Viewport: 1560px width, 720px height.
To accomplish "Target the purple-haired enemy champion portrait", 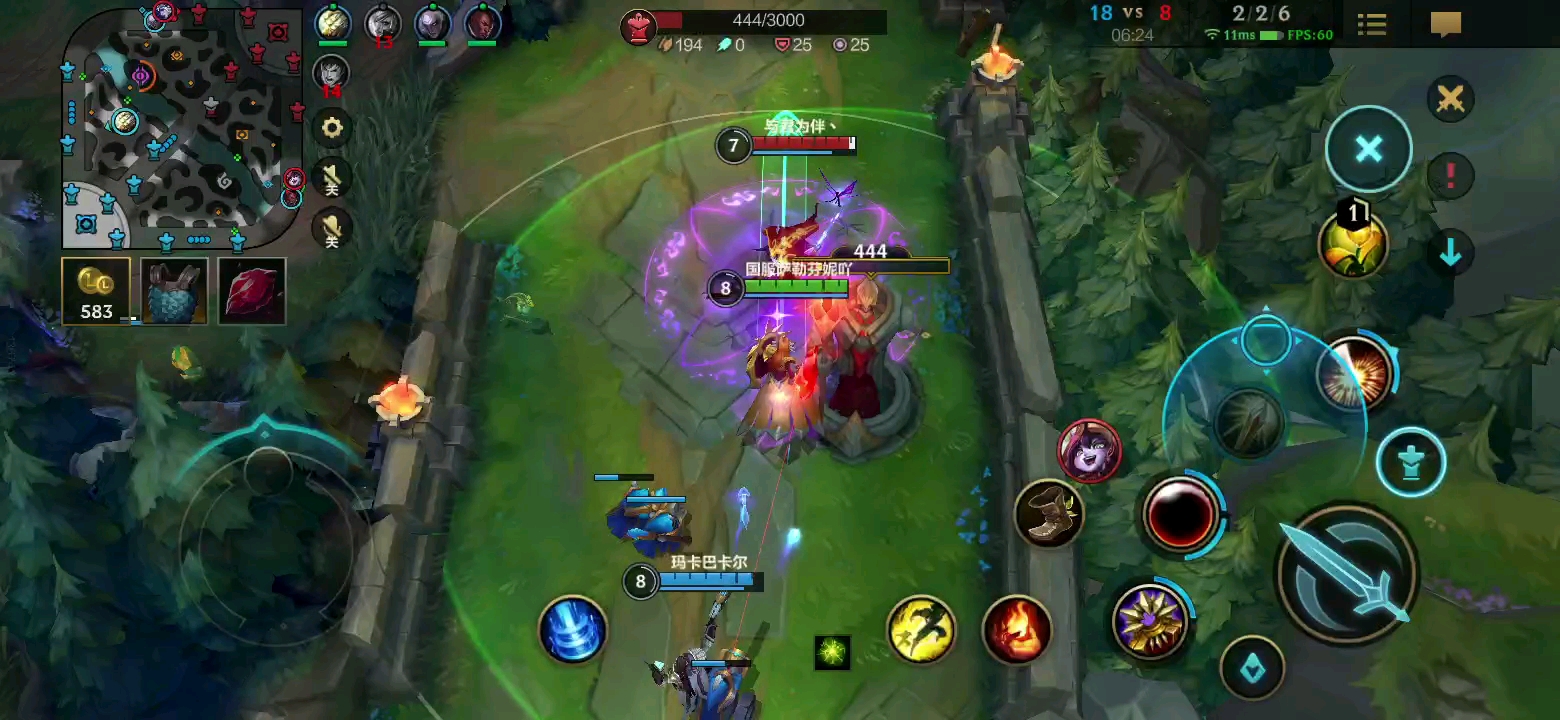I will pyautogui.click(x=1089, y=451).
